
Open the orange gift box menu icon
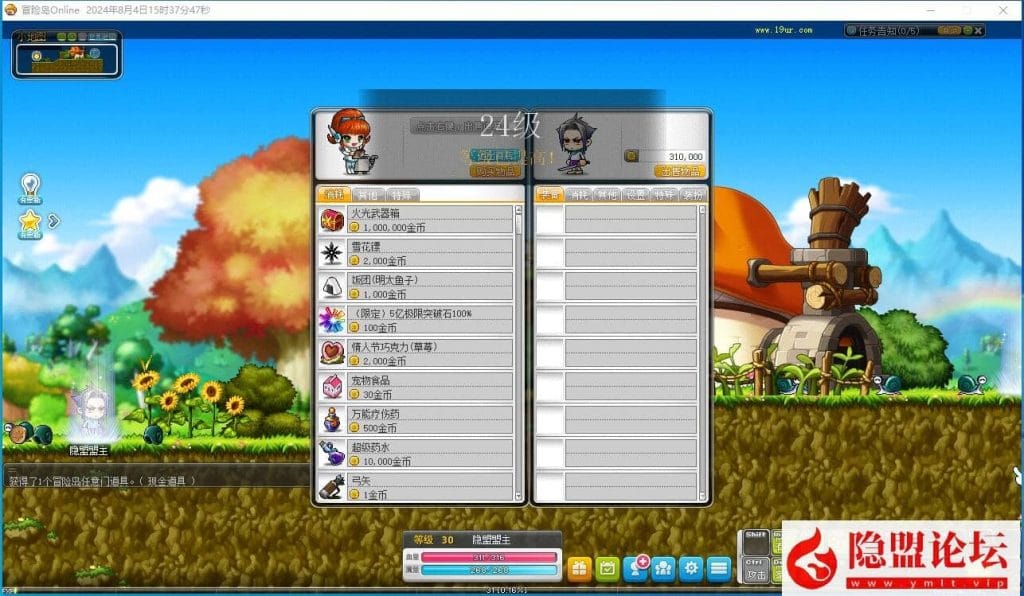click(579, 569)
